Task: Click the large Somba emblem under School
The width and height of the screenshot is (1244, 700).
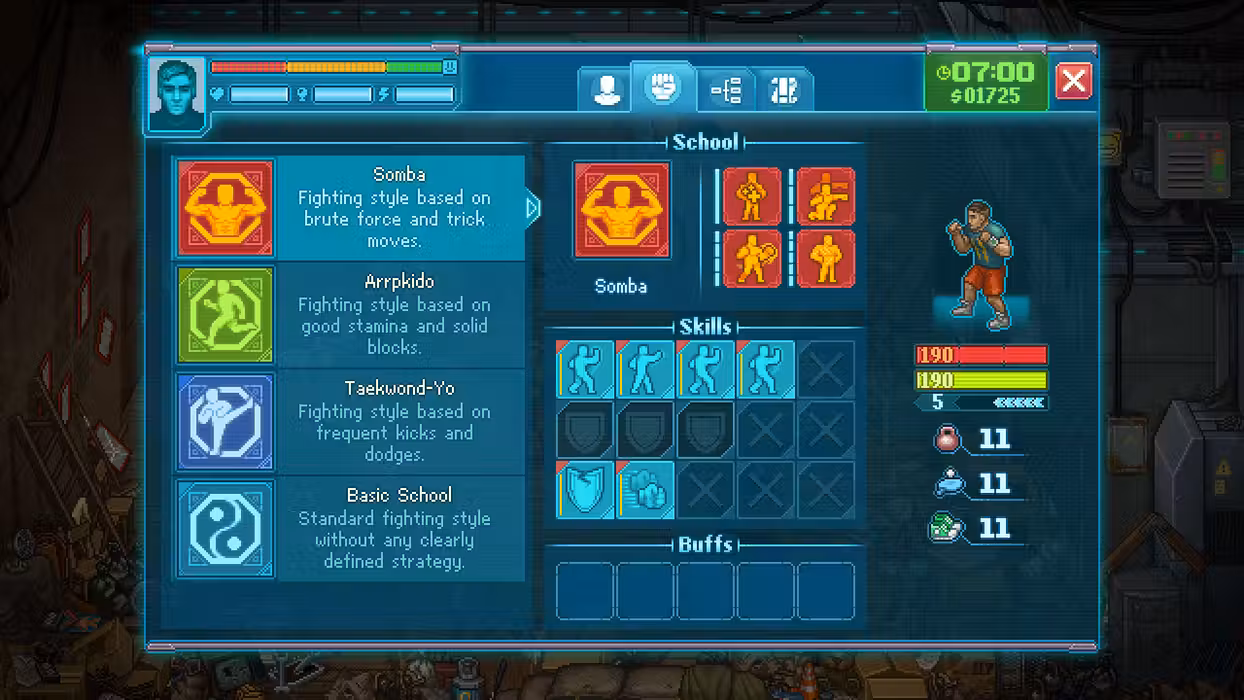Action: (x=621, y=211)
